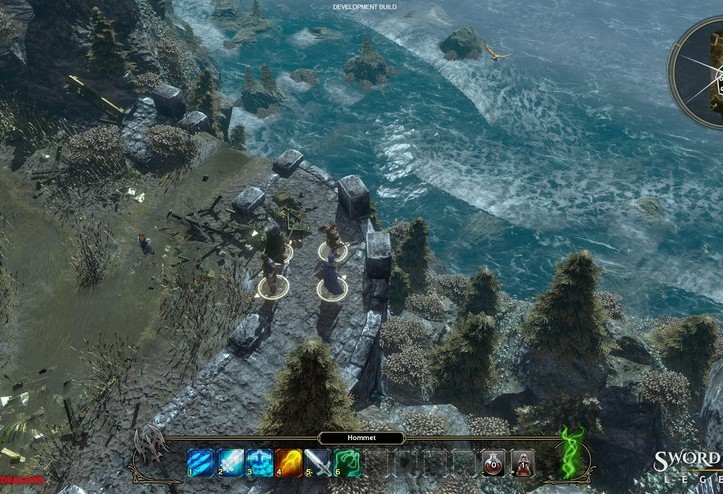Trigger the blue armor ability in slot 3
The height and width of the screenshot is (494, 723).
click(260, 462)
